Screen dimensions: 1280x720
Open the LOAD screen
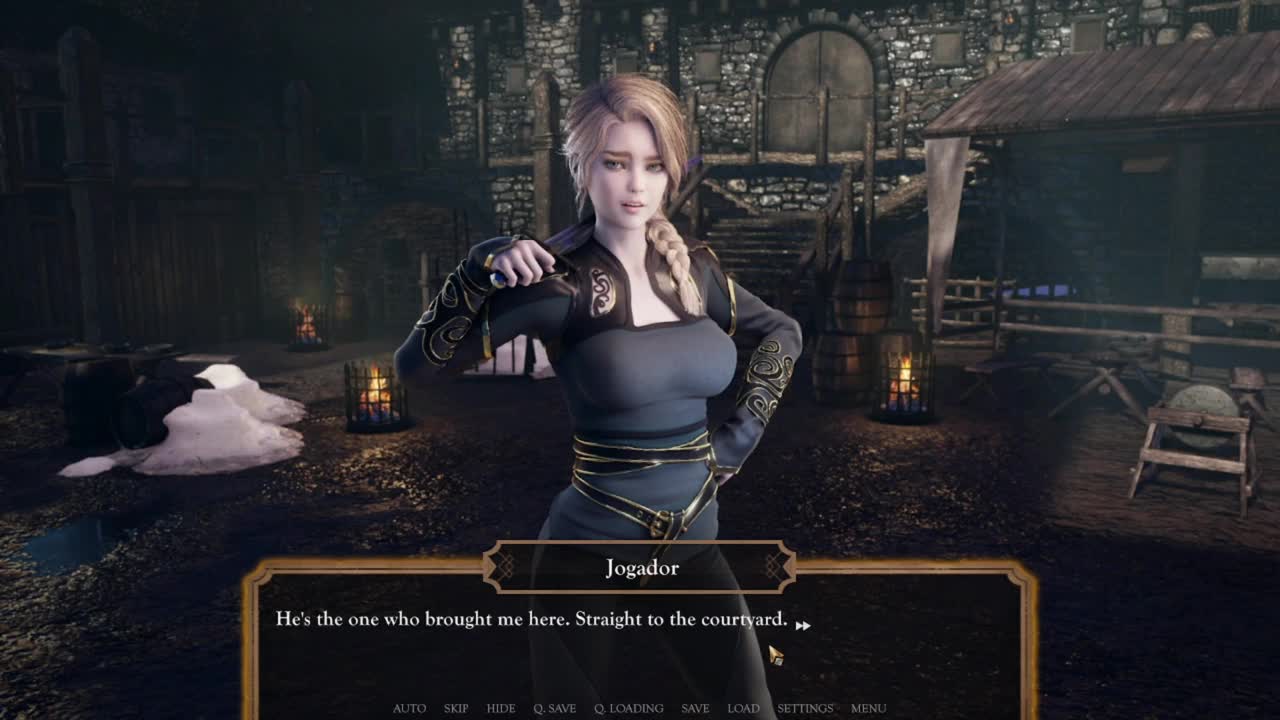coord(743,708)
